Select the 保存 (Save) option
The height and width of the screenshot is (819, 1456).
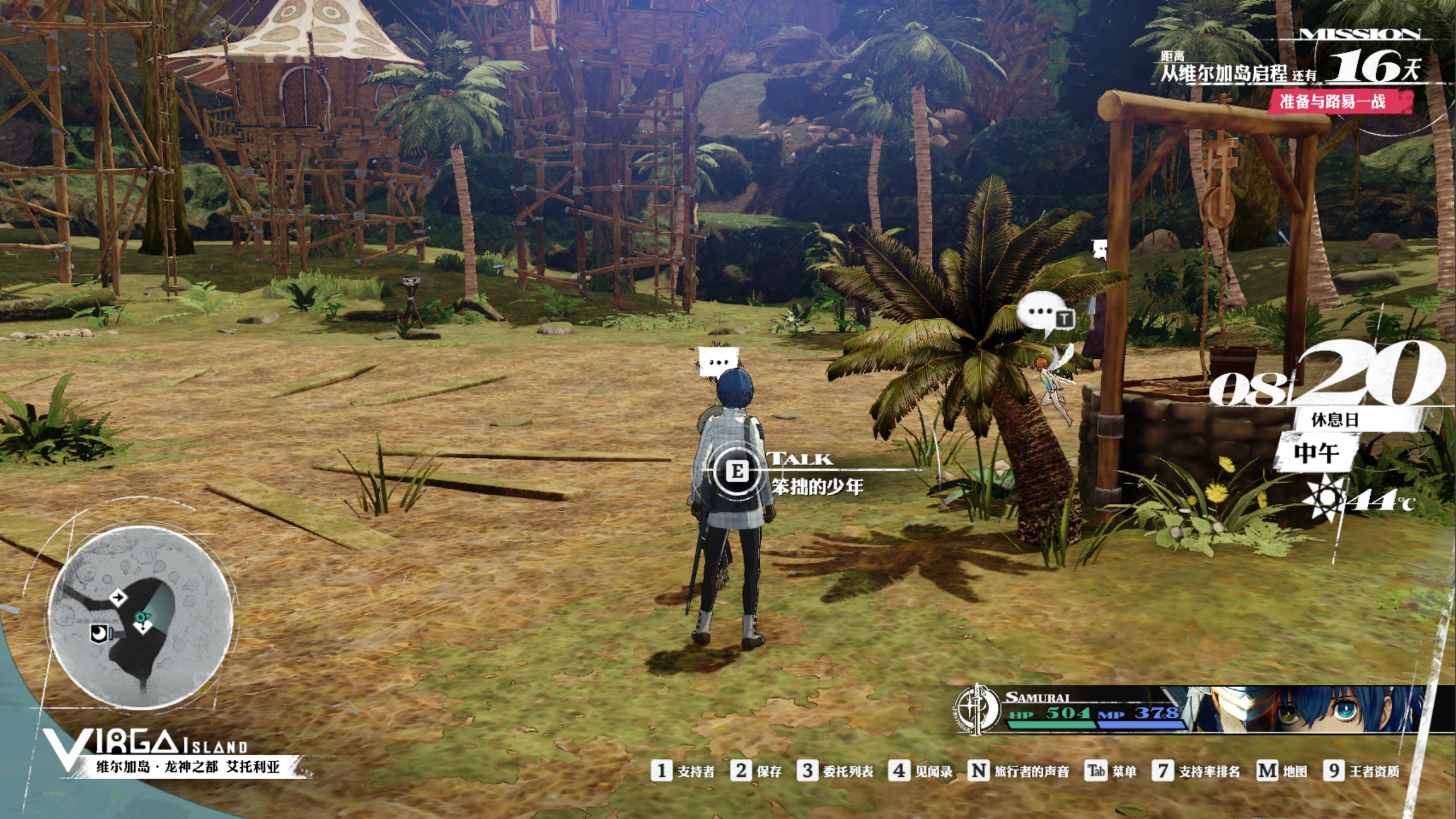pos(757,771)
